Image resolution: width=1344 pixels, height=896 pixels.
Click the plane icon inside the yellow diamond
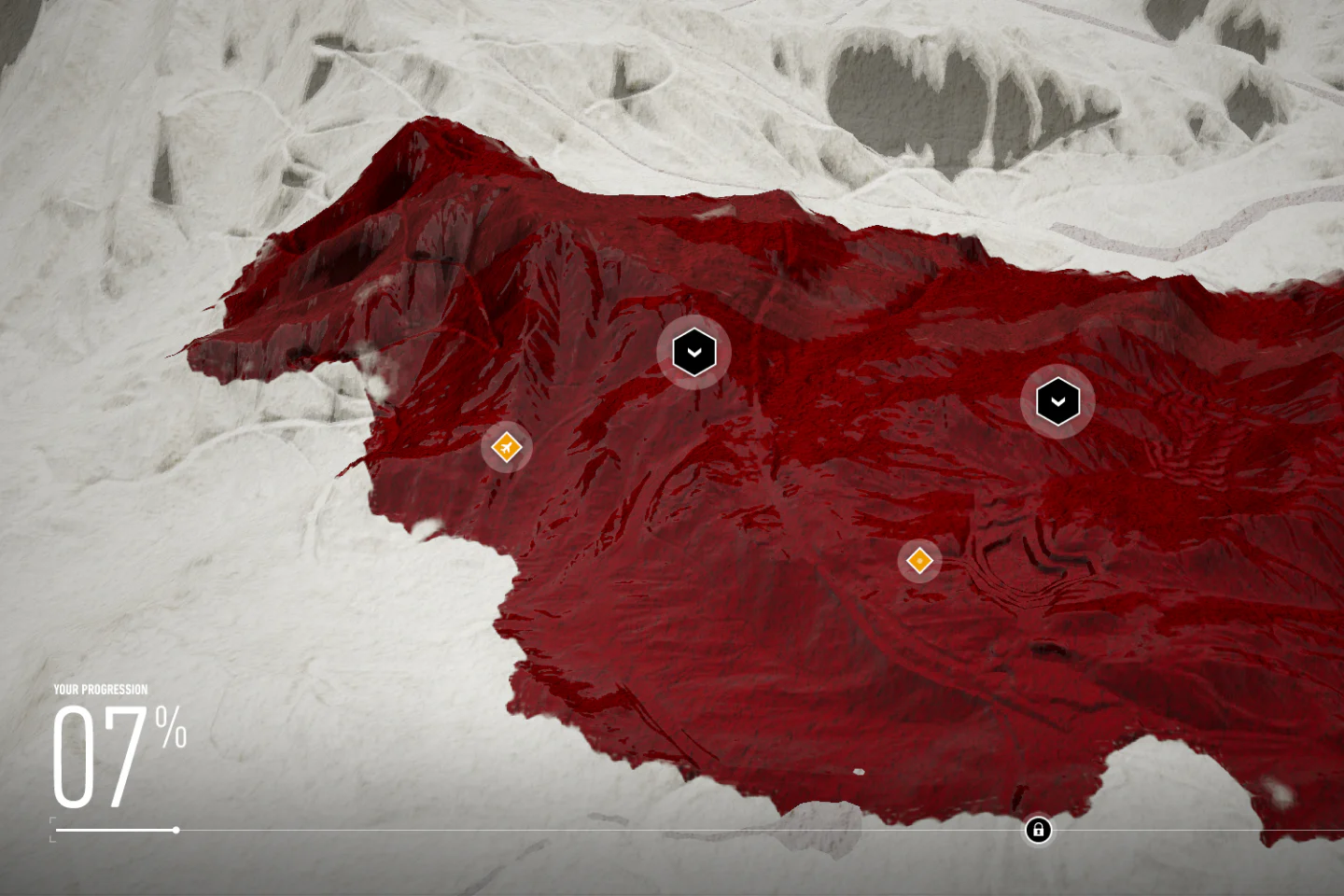505,447
